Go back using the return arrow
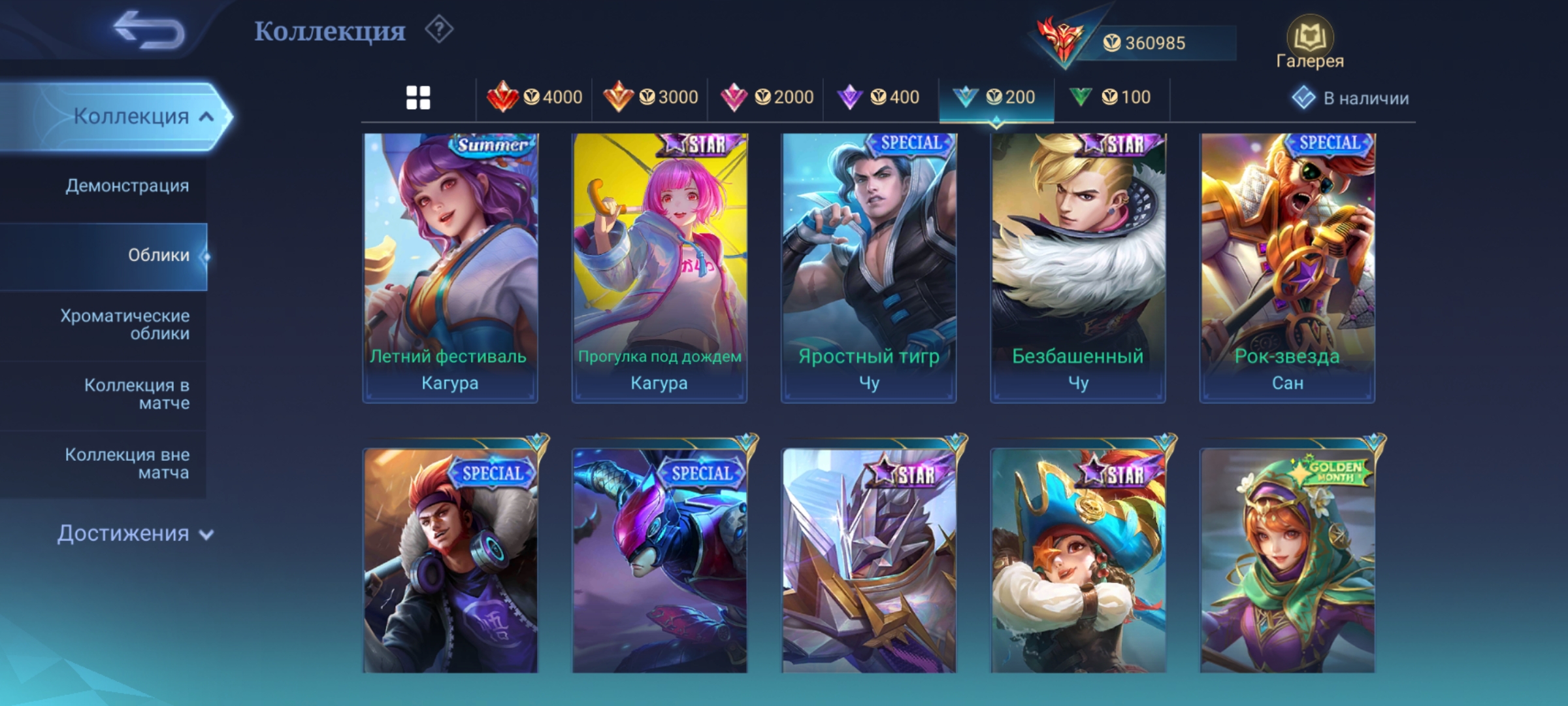Screen dimensions: 1568x706 [x=149, y=31]
